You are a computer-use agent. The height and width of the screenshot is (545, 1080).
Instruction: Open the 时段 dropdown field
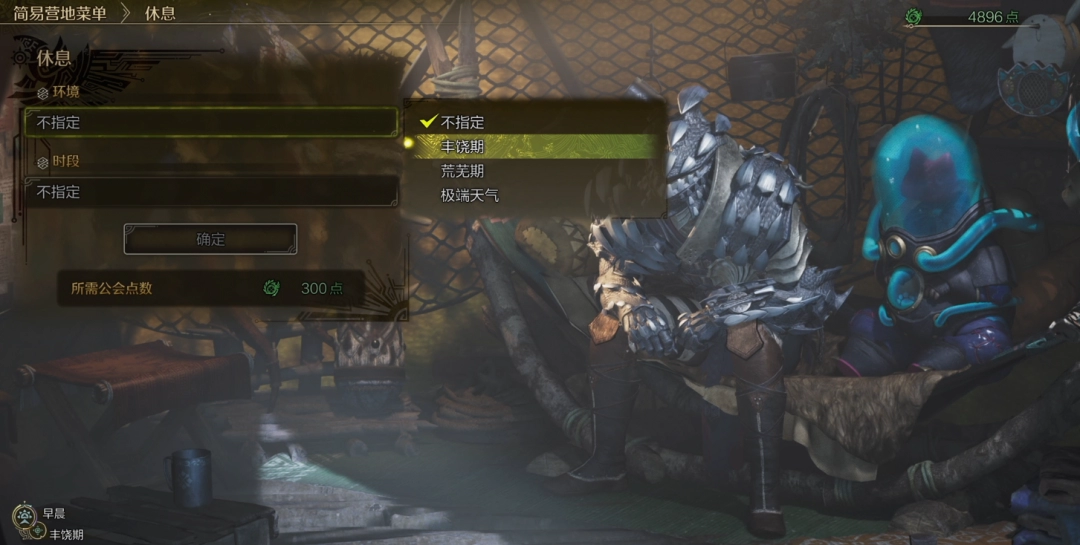211,192
